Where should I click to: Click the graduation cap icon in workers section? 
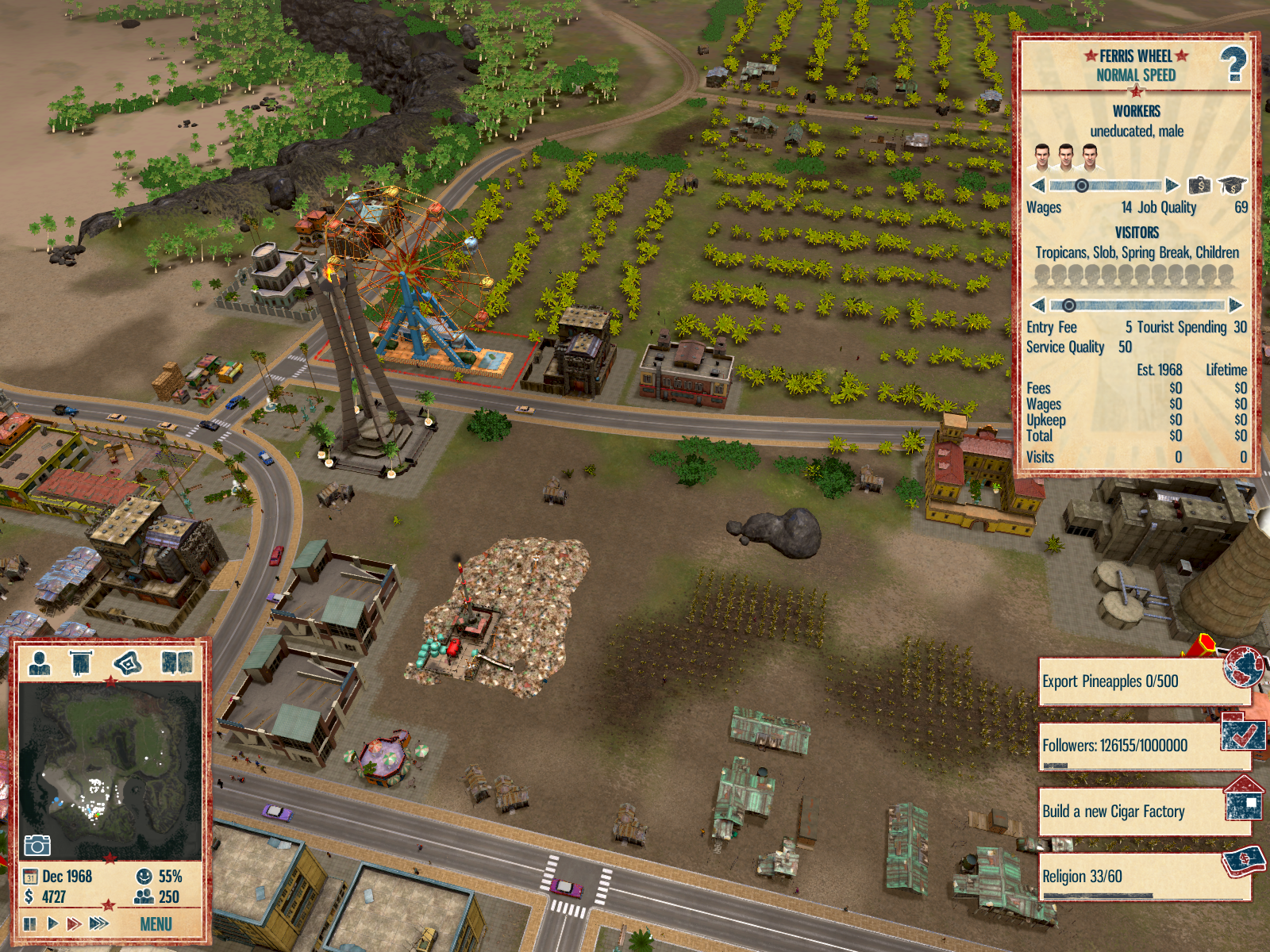click(x=1232, y=186)
